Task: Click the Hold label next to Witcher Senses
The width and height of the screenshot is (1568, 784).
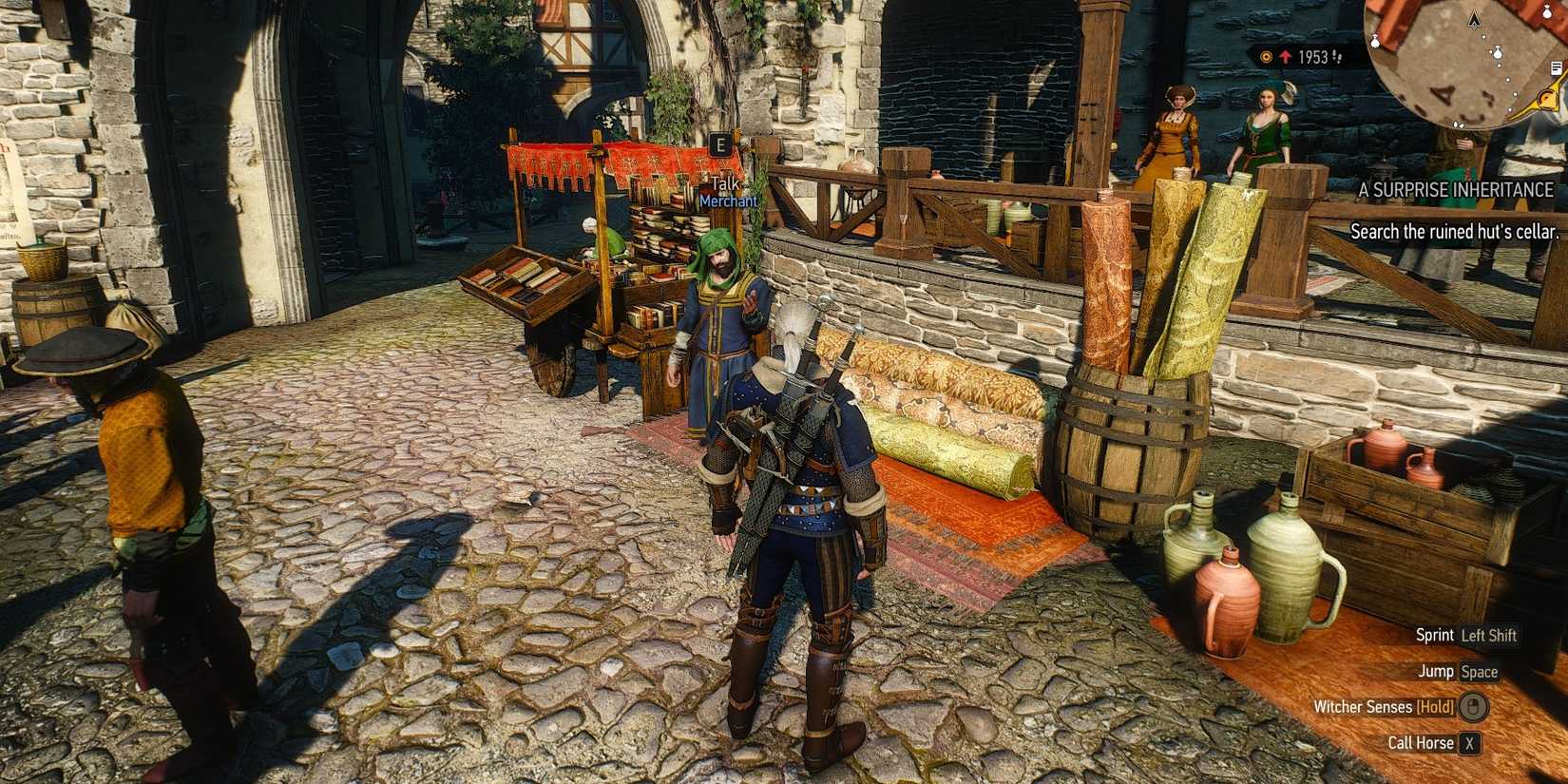Action: pyautogui.click(x=1434, y=707)
